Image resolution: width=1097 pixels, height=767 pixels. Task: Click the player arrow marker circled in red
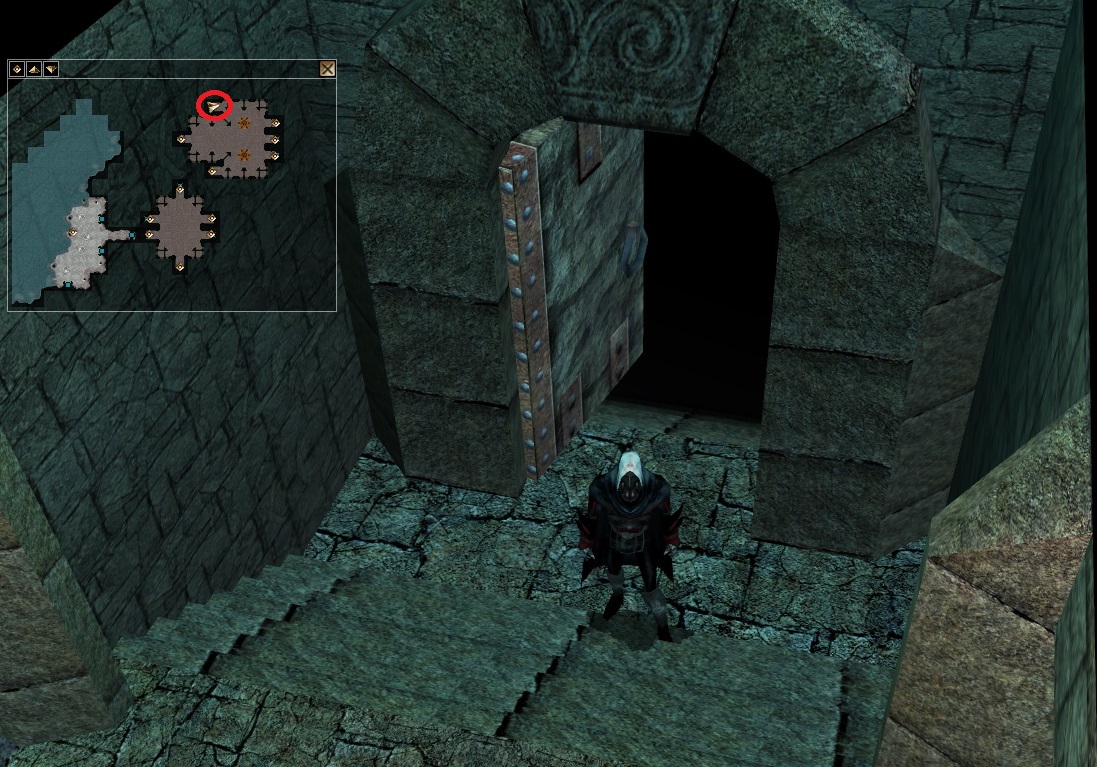[x=214, y=104]
